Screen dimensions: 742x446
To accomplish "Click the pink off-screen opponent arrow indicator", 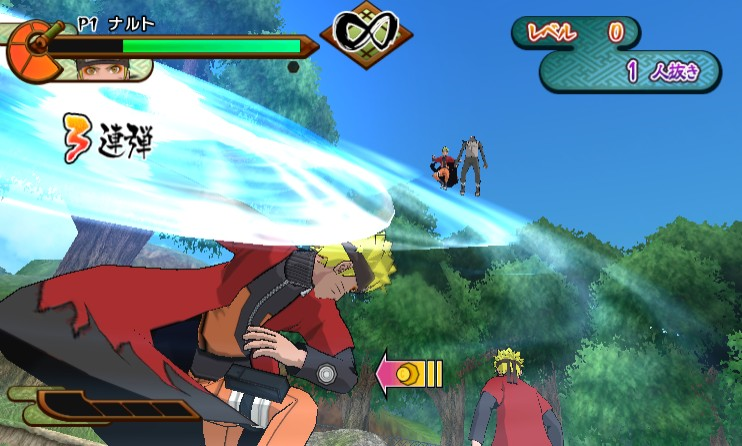I will [x=408, y=375].
